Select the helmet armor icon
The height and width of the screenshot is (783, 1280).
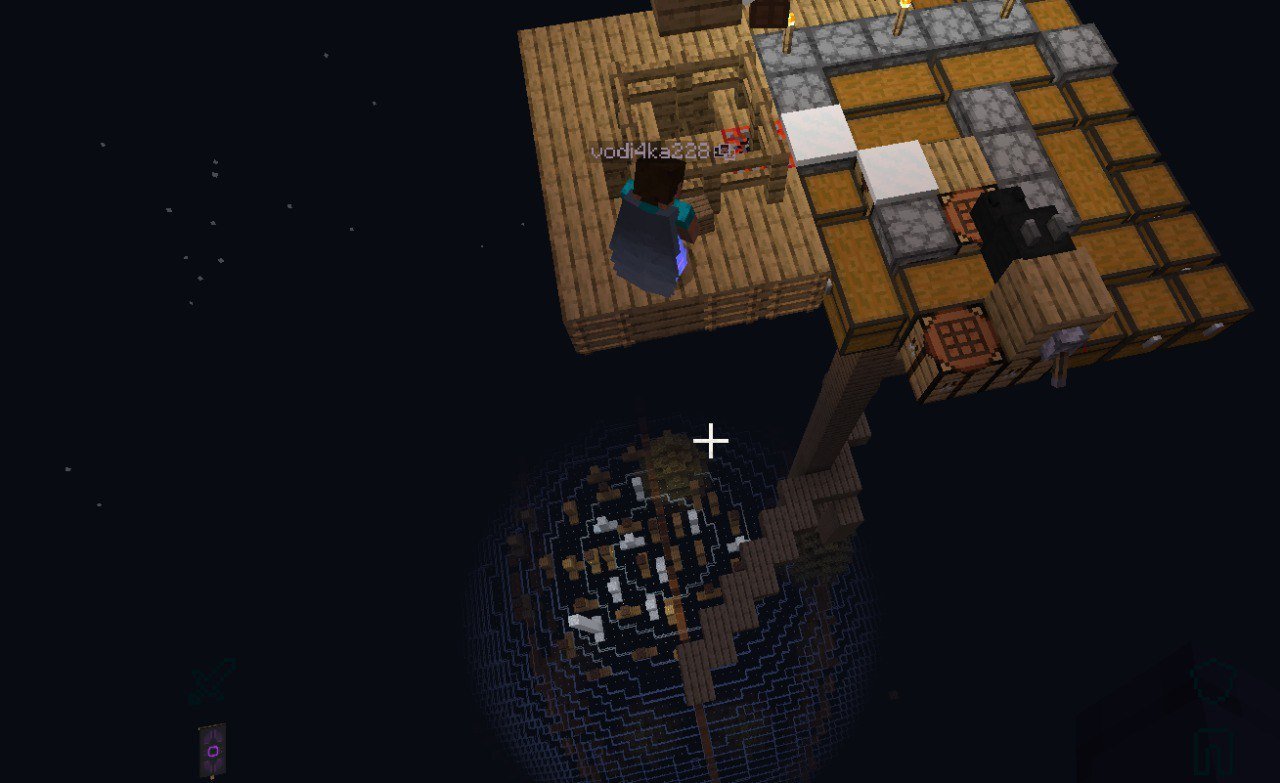pyautogui.click(x=1213, y=680)
